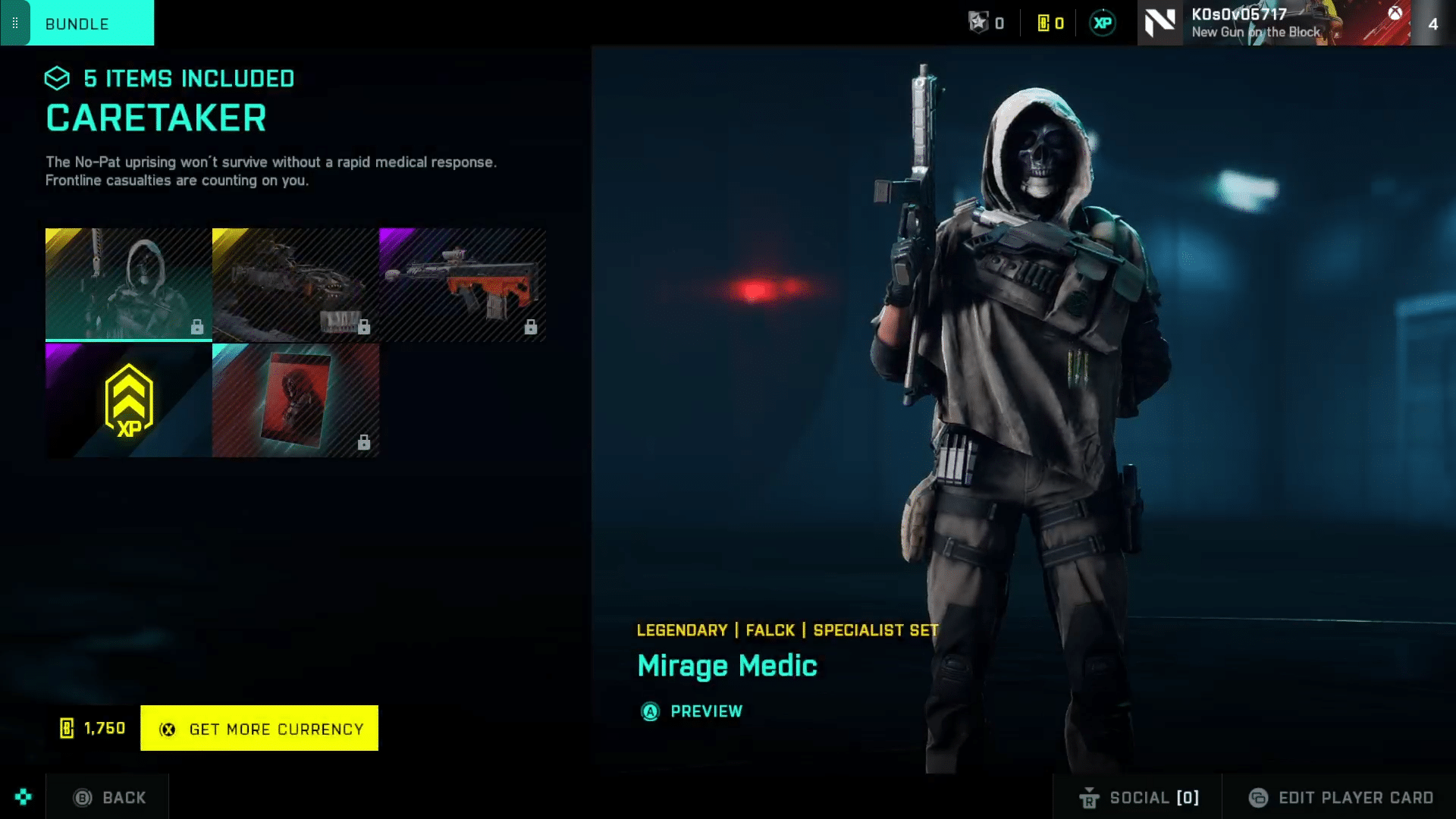Click the crossed-weapons credits icon in top bar

coord(977,23)
